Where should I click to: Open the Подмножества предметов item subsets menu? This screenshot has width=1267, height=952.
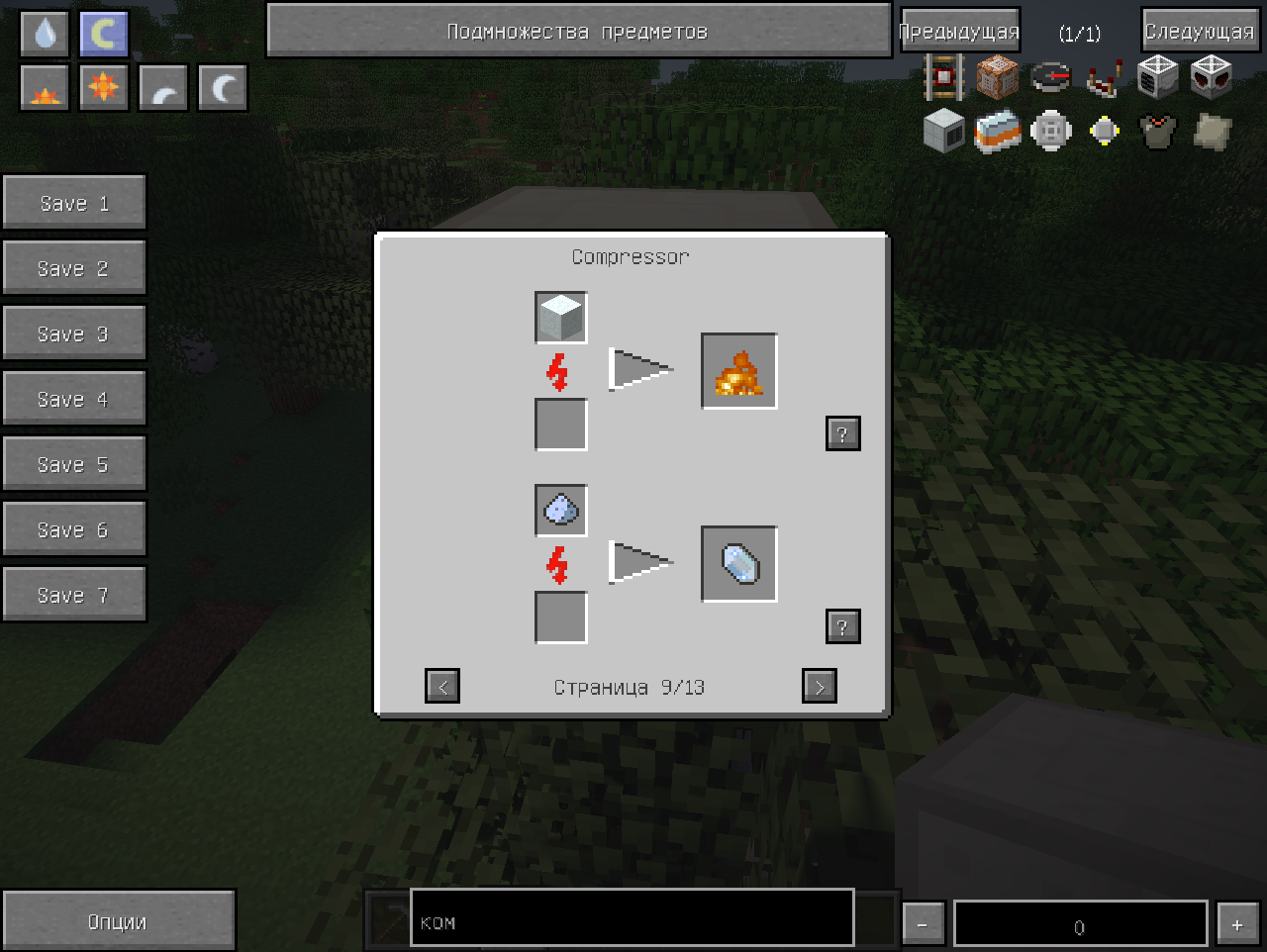pos(578,32)
